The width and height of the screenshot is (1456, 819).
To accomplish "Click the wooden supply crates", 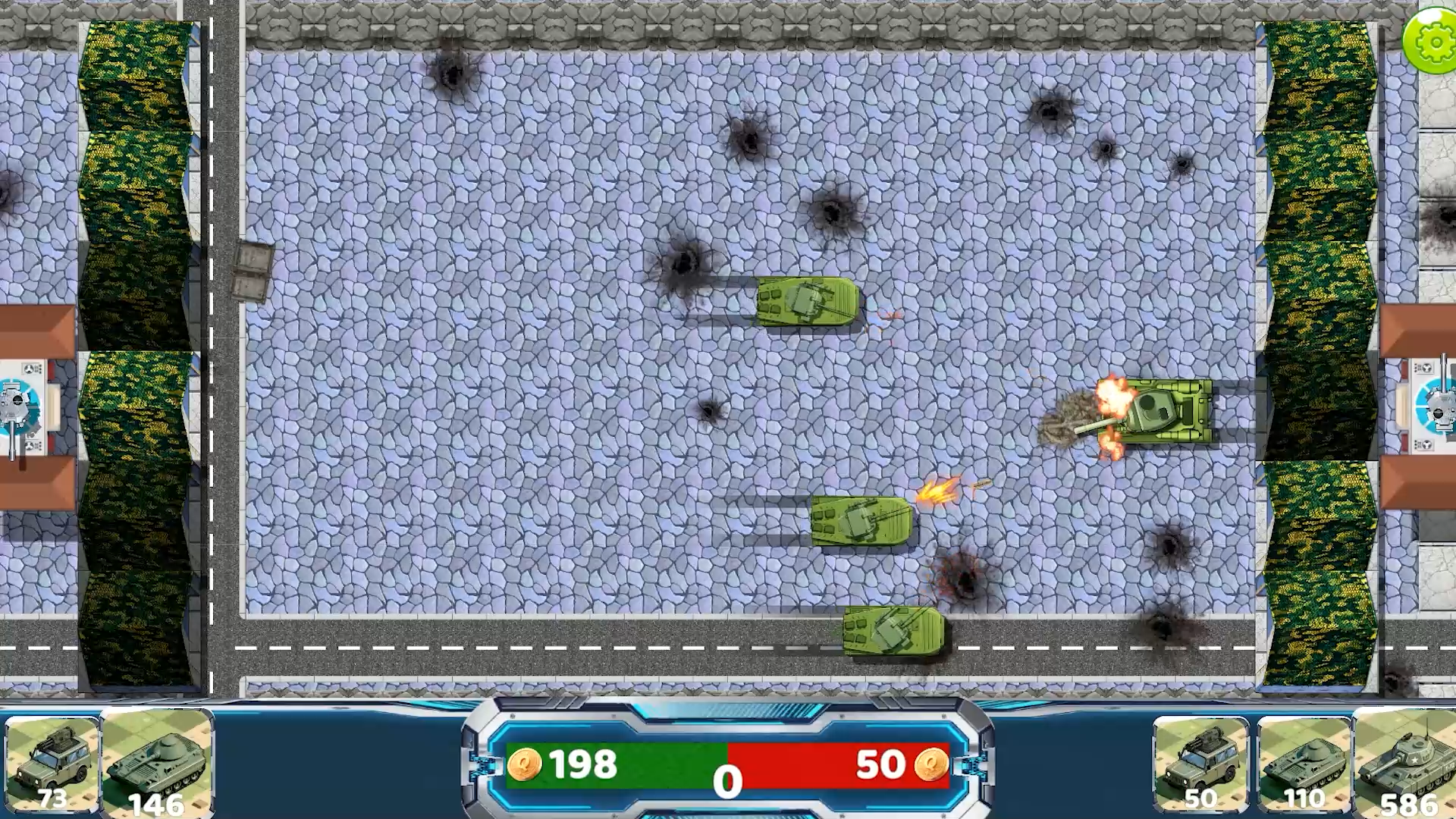I will (x=254, y=273).
